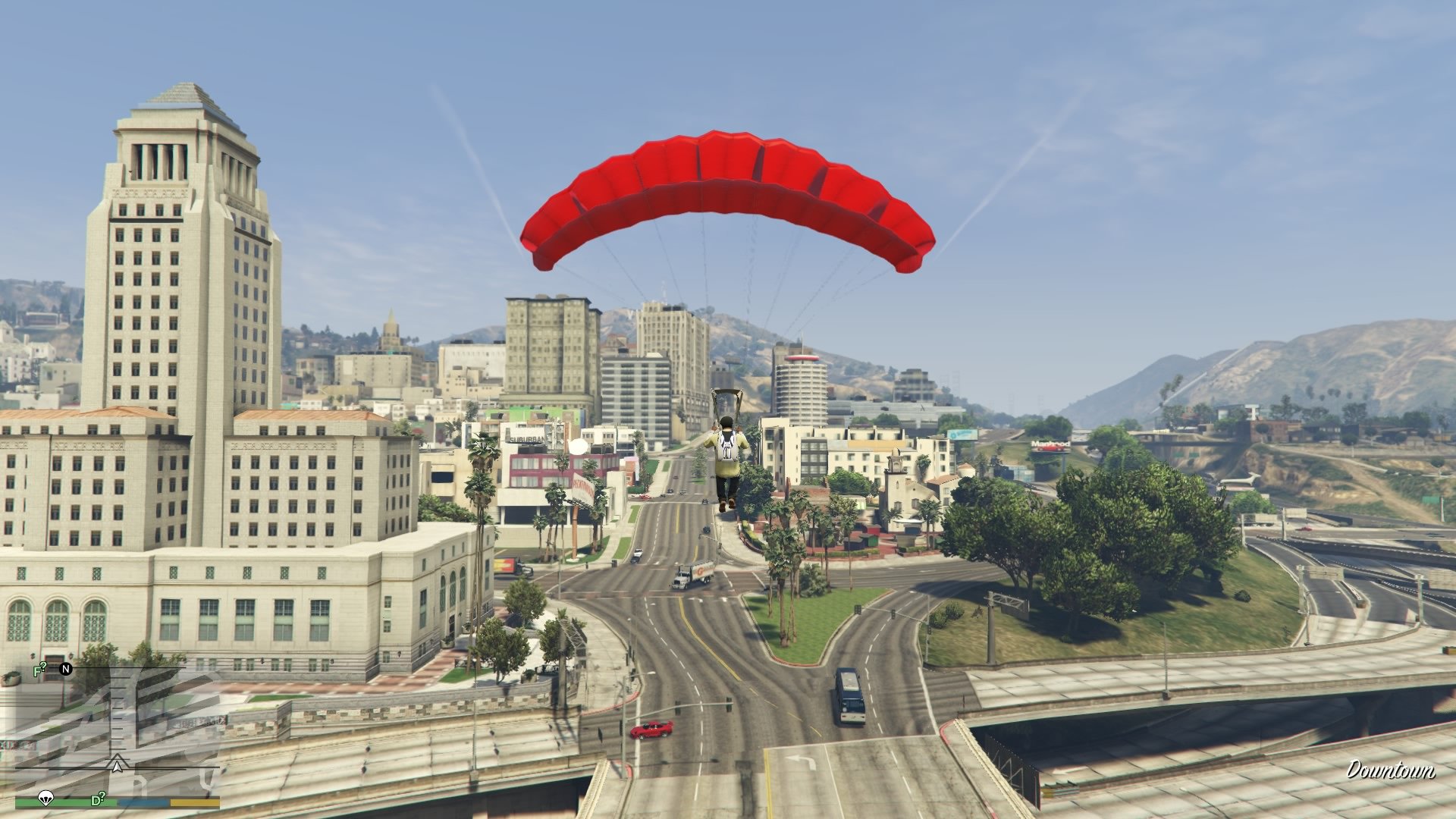Click the yellow special ability bar segment
Image resolution: width=1456 pixels, height=819 pixels.
coord(195,802)
